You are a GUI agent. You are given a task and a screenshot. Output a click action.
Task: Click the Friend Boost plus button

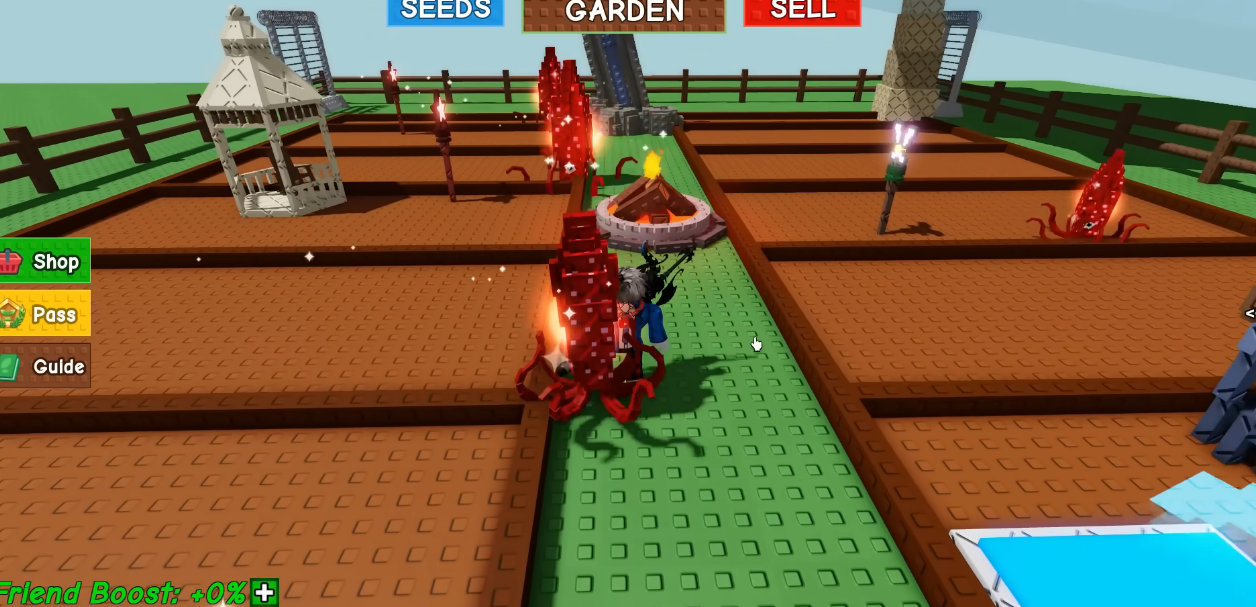tap(264, 593)
